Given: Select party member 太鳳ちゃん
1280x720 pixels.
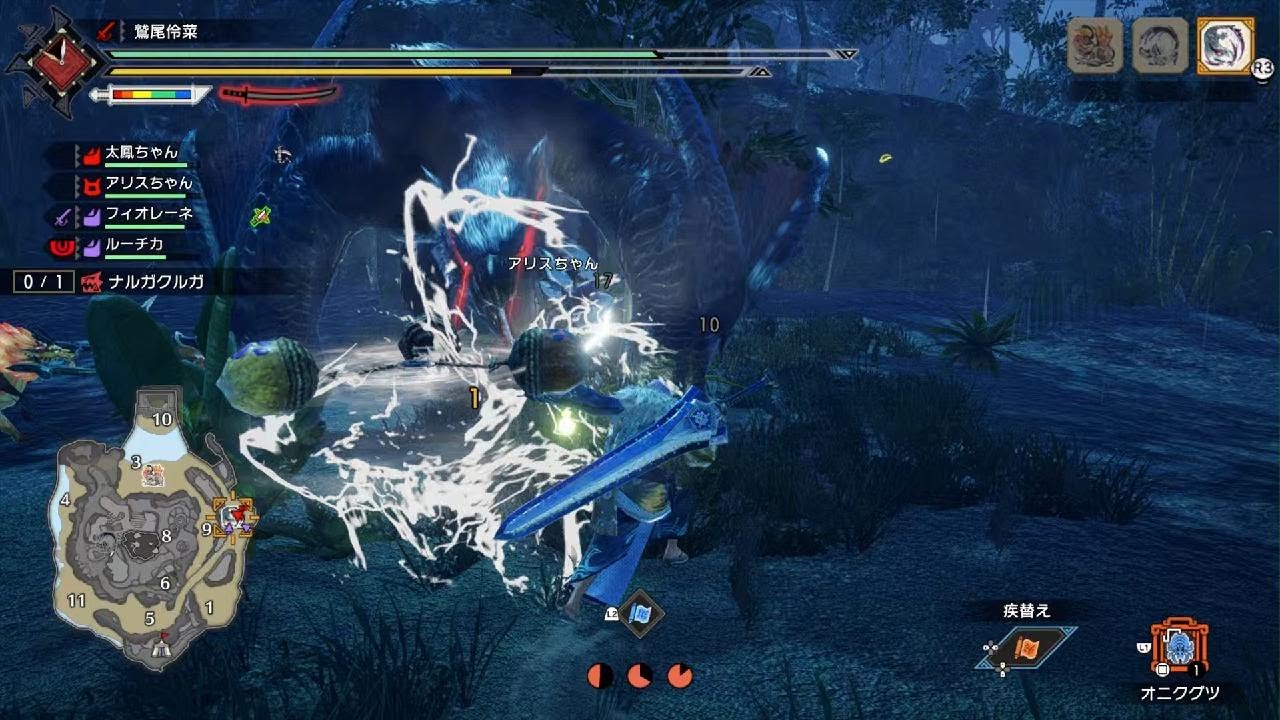Looking at the screenshot, I should [x=141, y=153].
